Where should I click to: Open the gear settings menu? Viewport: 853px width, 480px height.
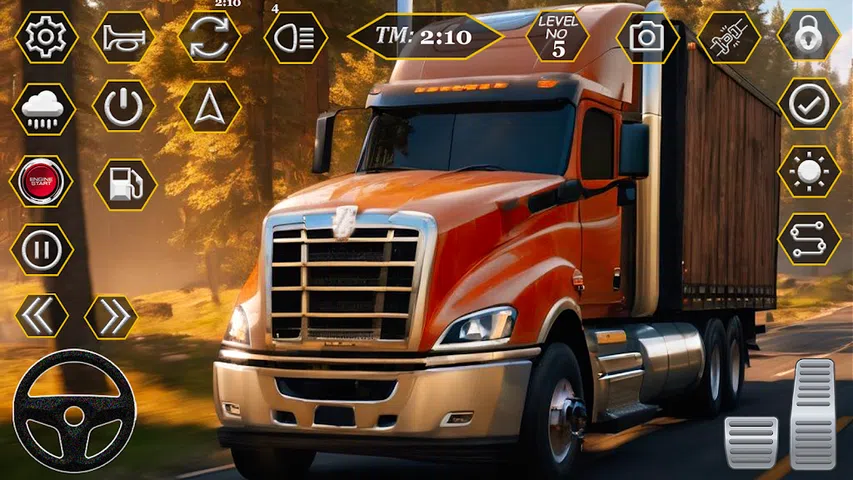44,38
